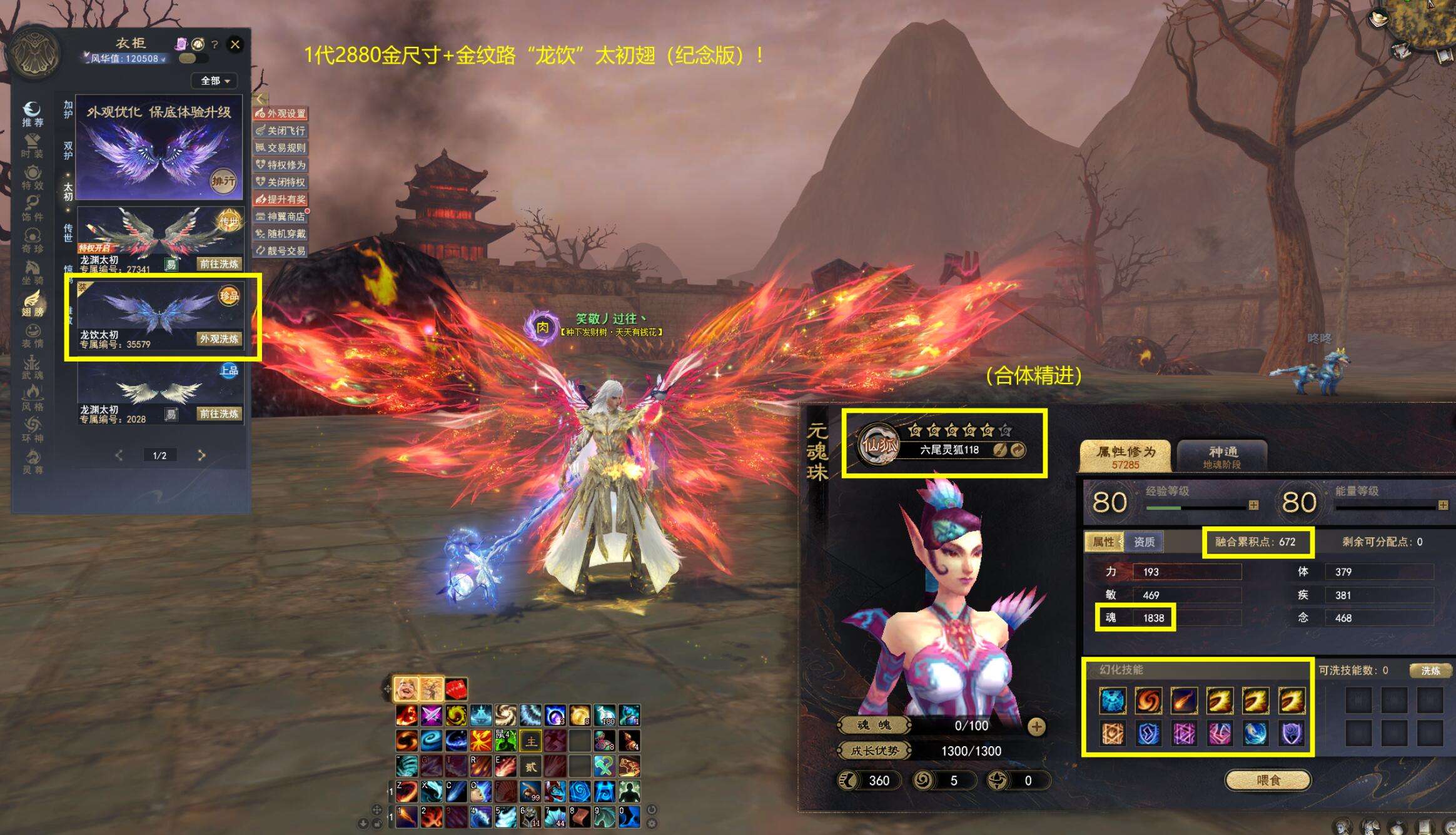Switch to the 坐骑 mount category
The height and width of the screenshot is (835, 1456).
pyautogui.click(x=32, y=273)
